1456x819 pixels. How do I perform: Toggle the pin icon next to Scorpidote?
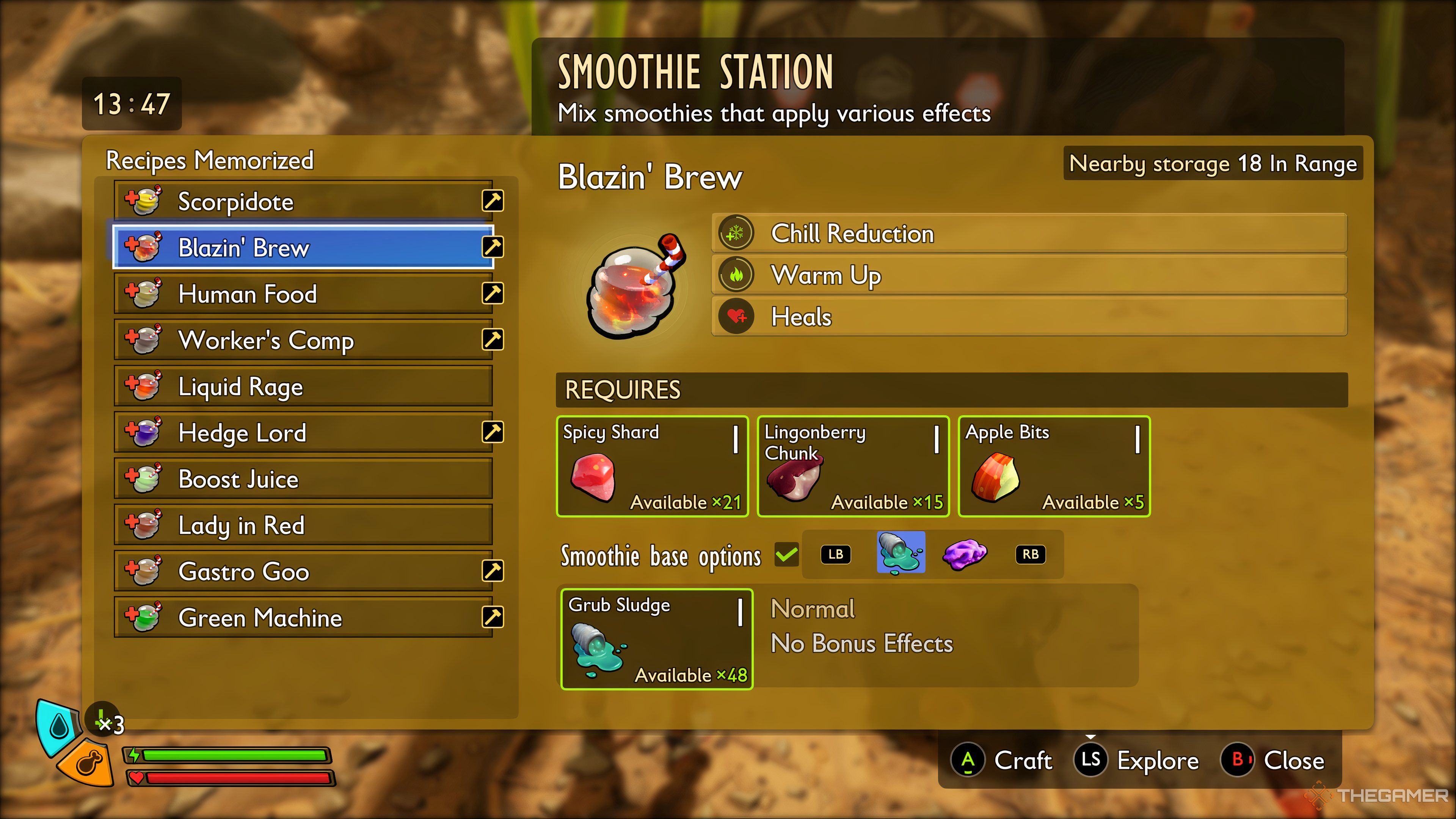(x=493, y=201)
